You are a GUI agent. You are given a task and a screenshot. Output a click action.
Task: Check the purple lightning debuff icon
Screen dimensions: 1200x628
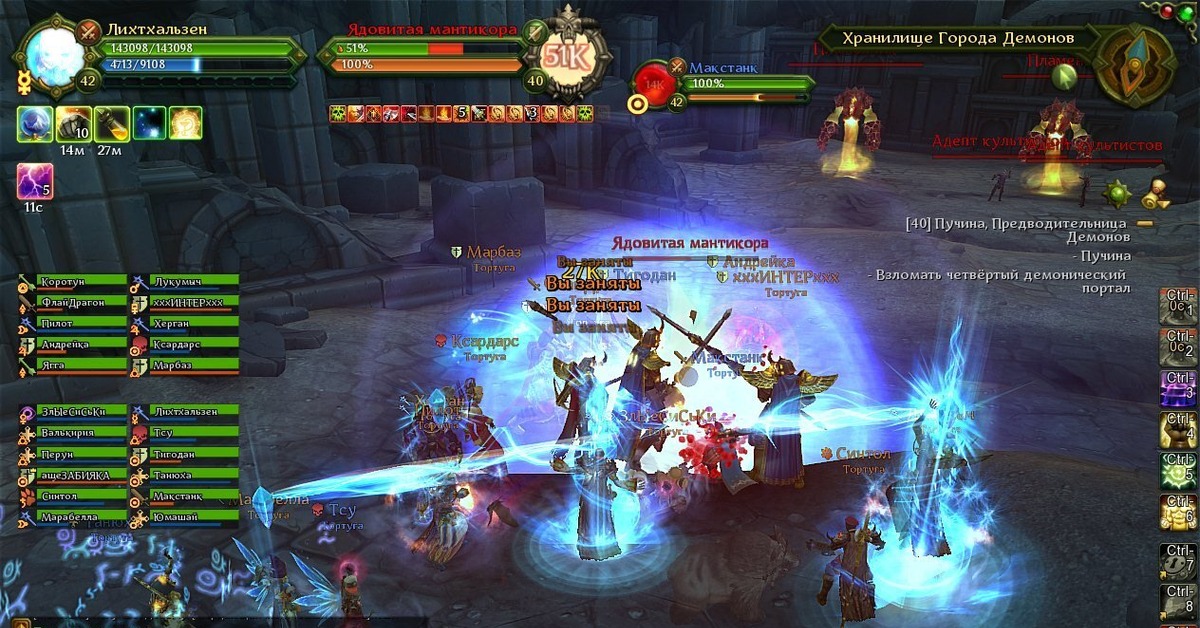point(35,182)
